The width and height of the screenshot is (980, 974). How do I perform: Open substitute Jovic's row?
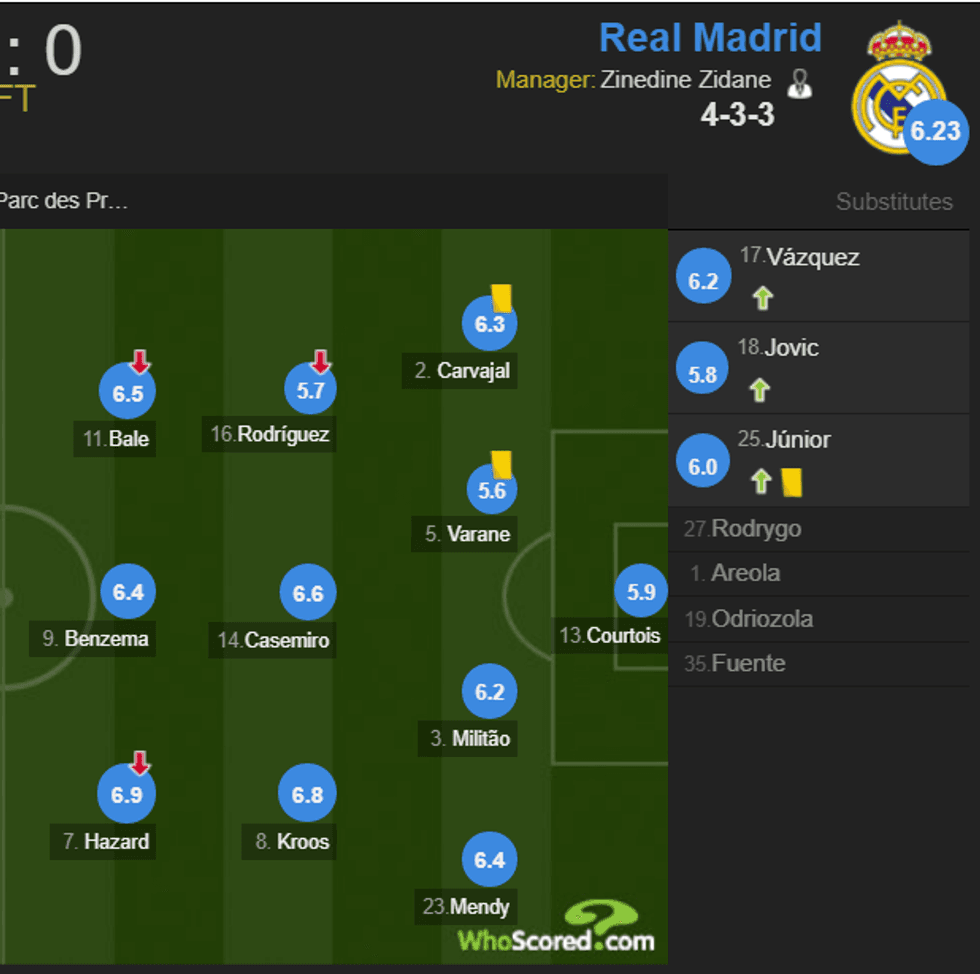tap(818, 367)
